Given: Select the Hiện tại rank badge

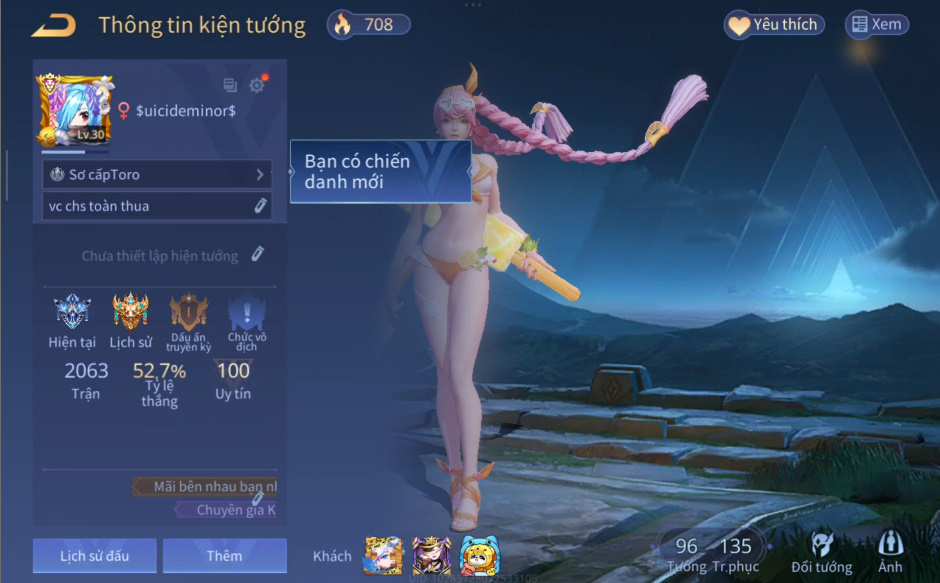Looking at the screenshot, I should pos(72,314).
